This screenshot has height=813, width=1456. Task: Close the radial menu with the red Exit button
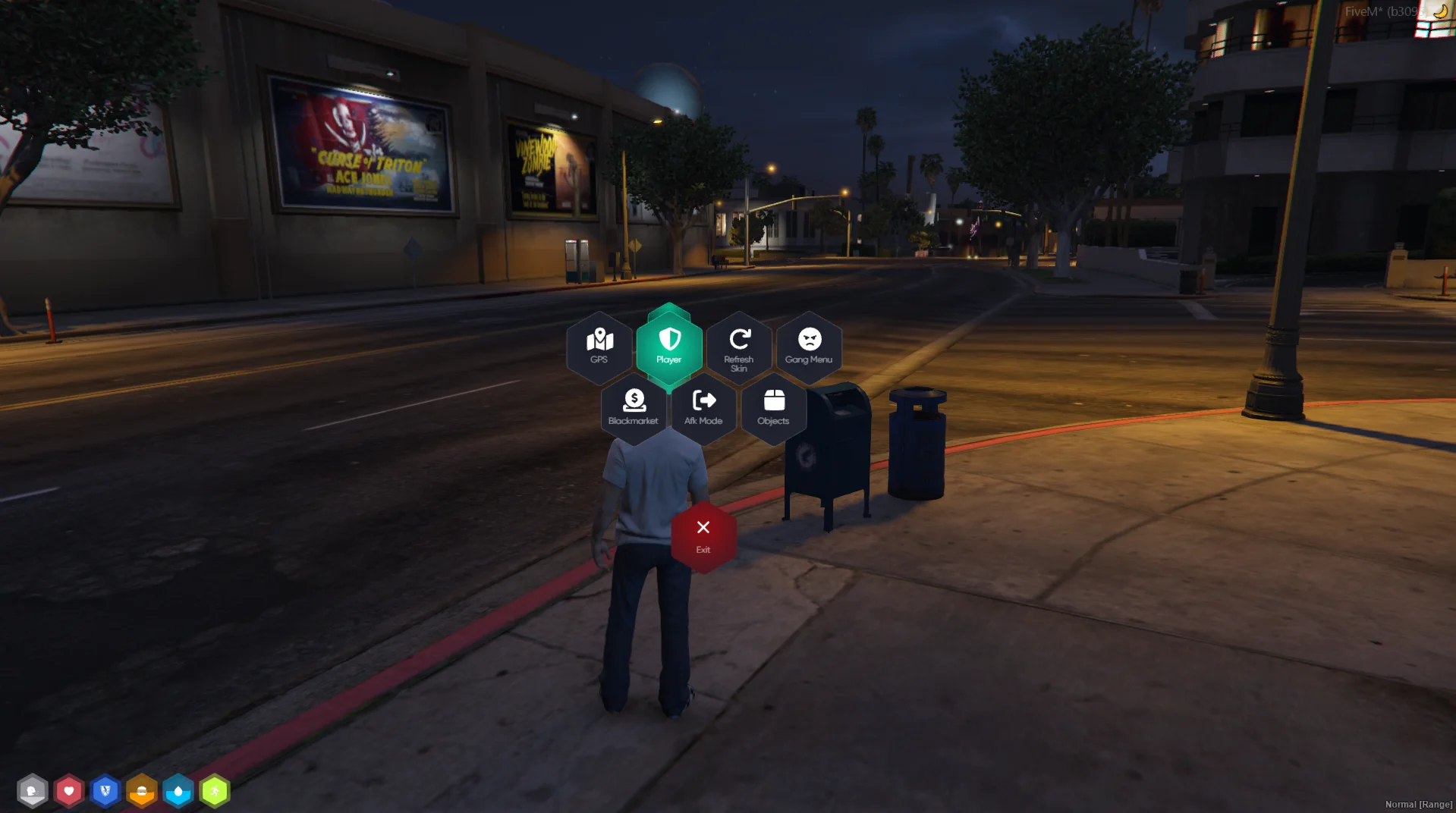point(703,536)
